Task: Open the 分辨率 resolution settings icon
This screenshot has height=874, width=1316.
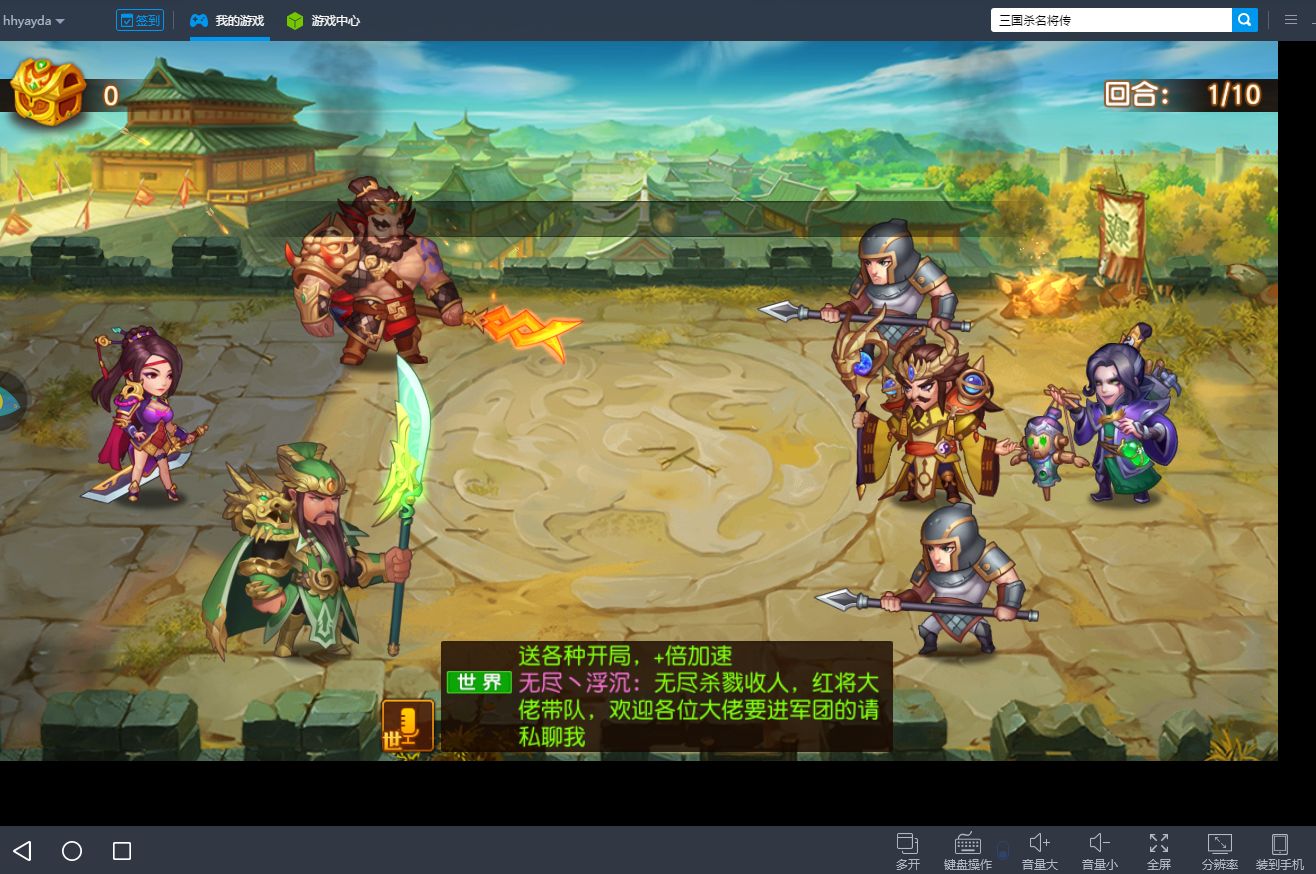Action: click(x=1220, y=843)
